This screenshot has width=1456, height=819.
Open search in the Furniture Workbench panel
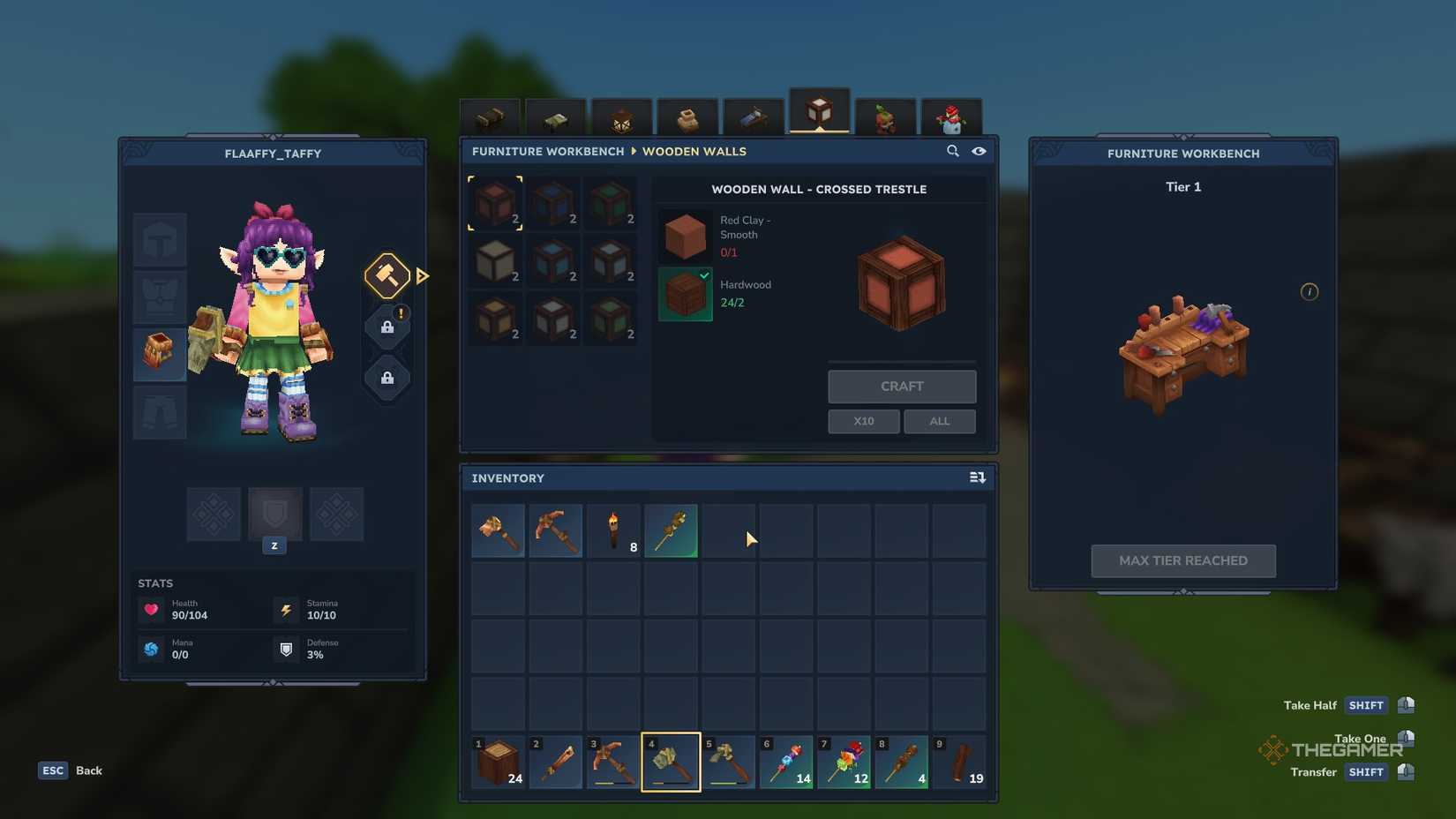pos(953,151)
